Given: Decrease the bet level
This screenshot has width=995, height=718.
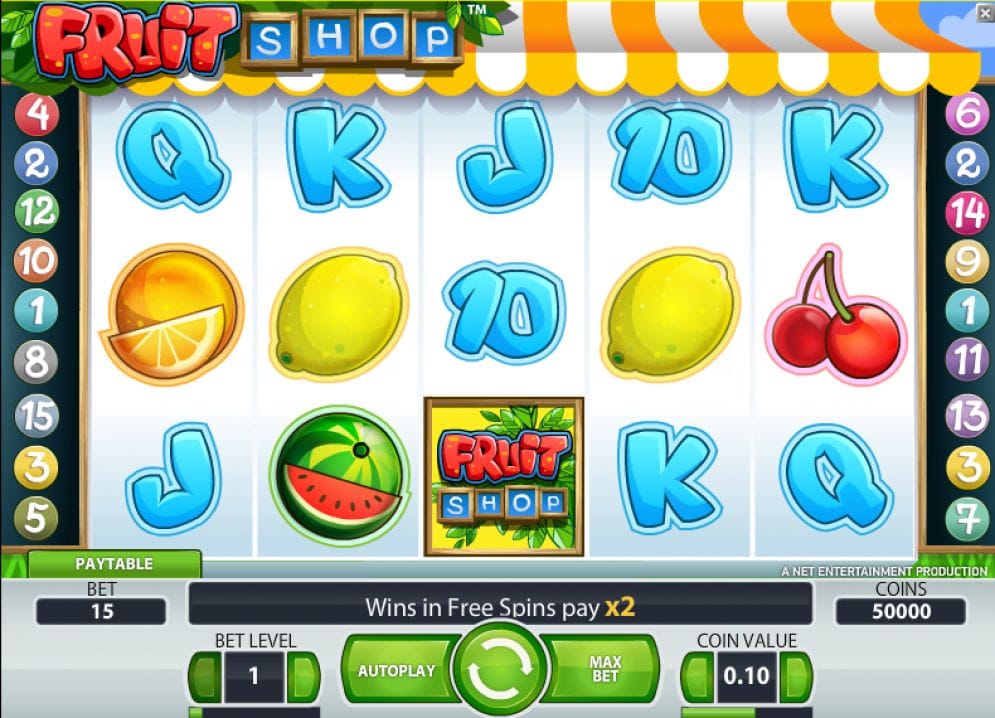Looking at the screenshot, I should [x=205, y=677].
